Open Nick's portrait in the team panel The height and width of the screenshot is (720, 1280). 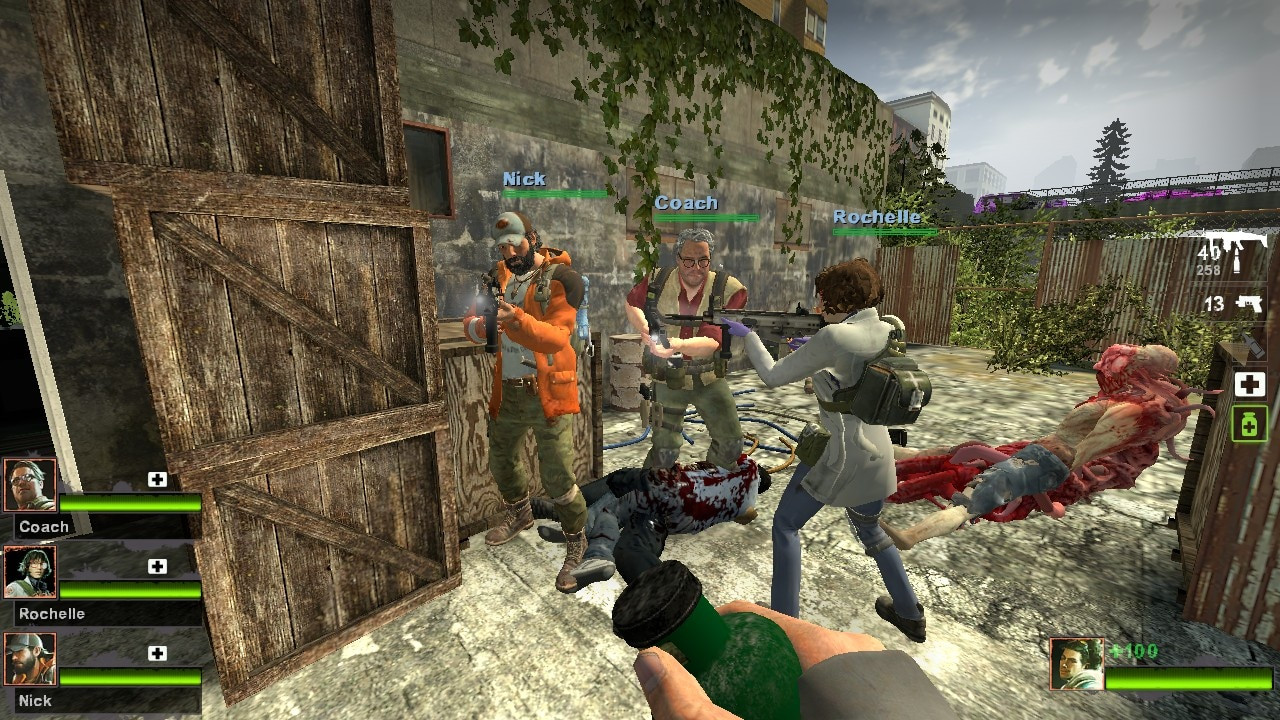pyautogui.click(x=32, y=657)
